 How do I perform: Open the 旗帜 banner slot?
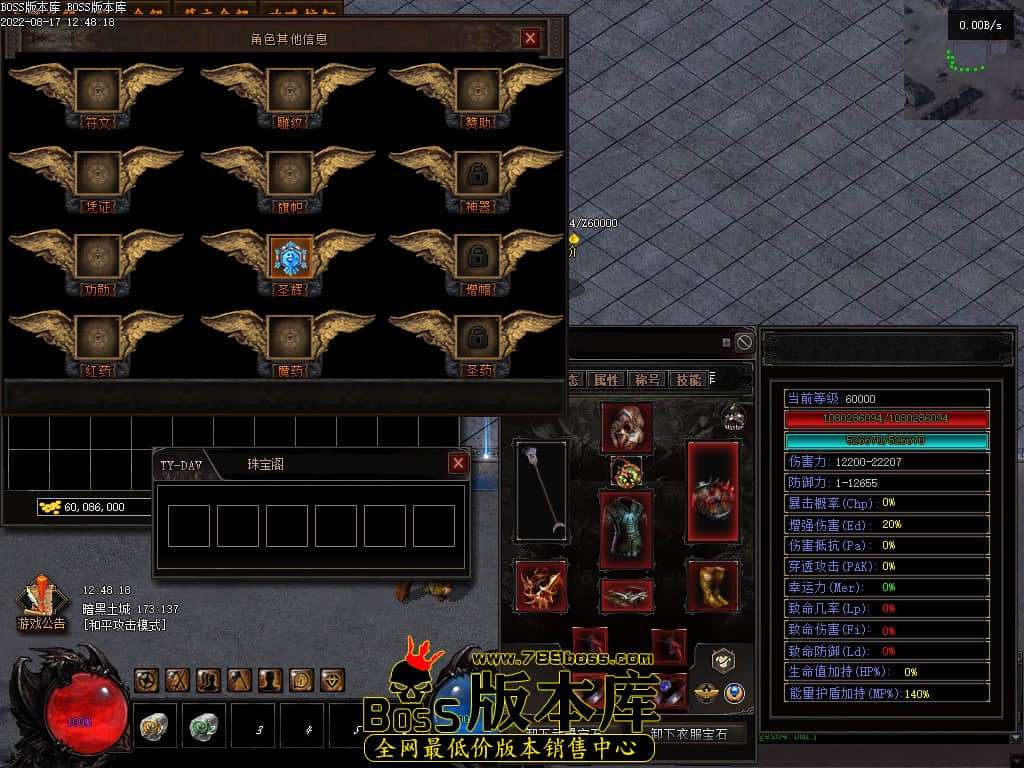click(288, 174)
